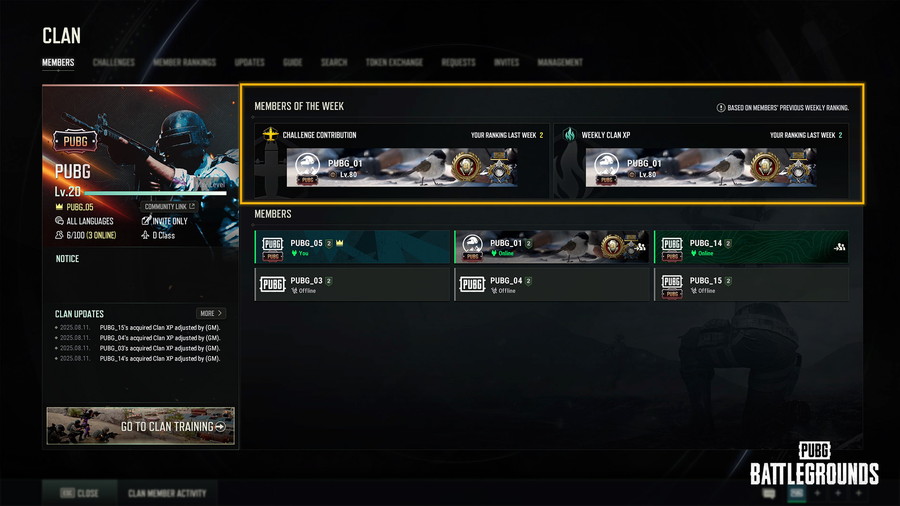
Task: Close the clan screen
Action: 80,493
